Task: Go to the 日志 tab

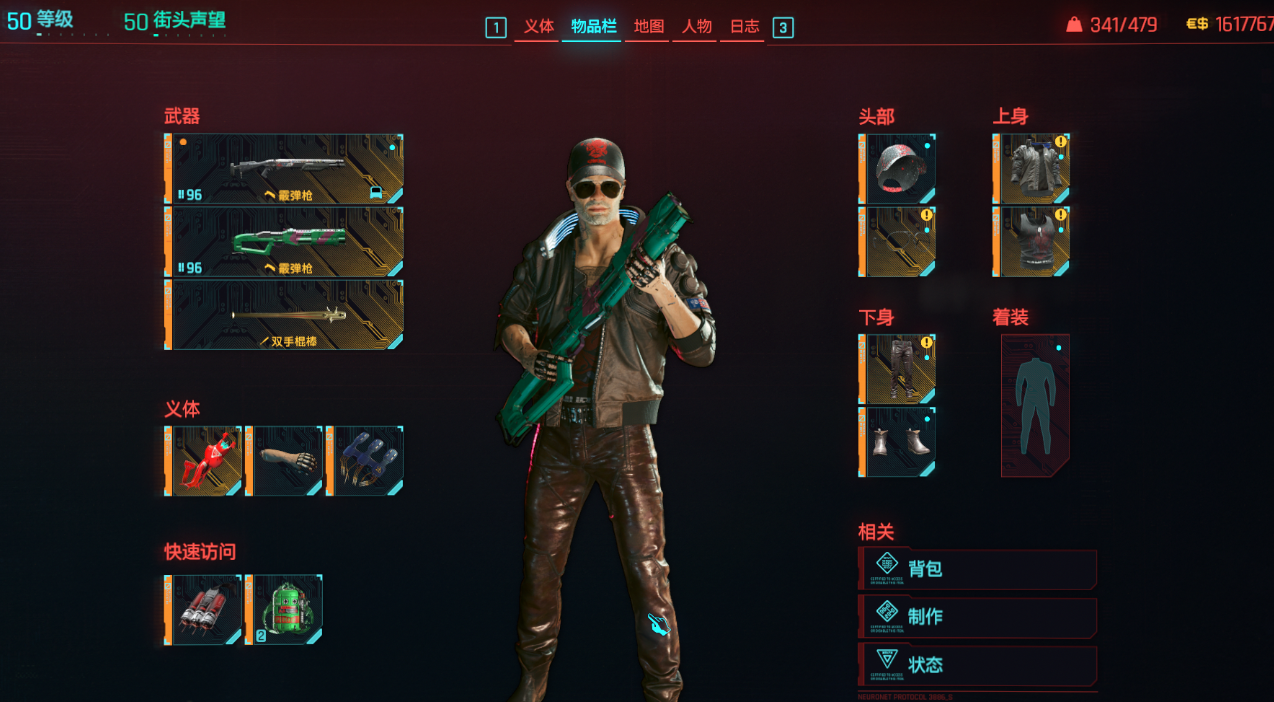Action: (x=744, y=27)
